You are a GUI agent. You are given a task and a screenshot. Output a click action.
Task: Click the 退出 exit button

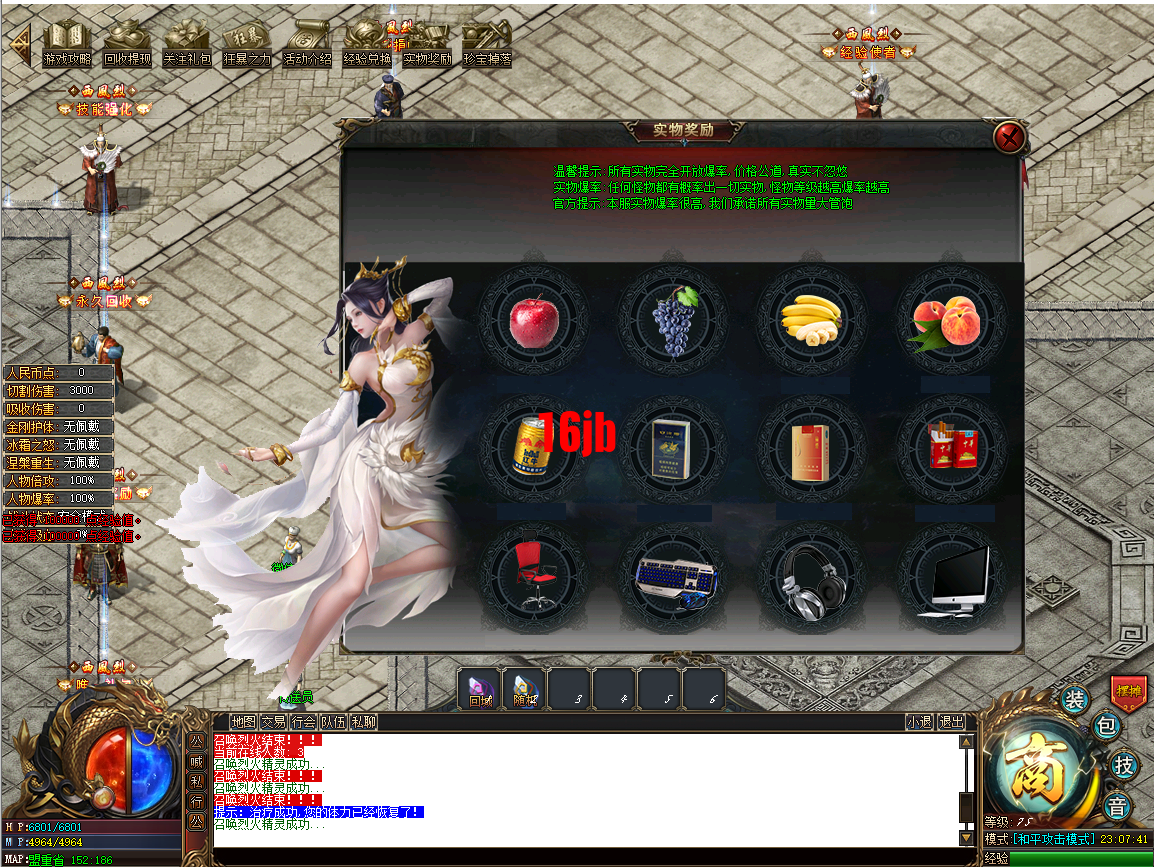coord(952,722)
